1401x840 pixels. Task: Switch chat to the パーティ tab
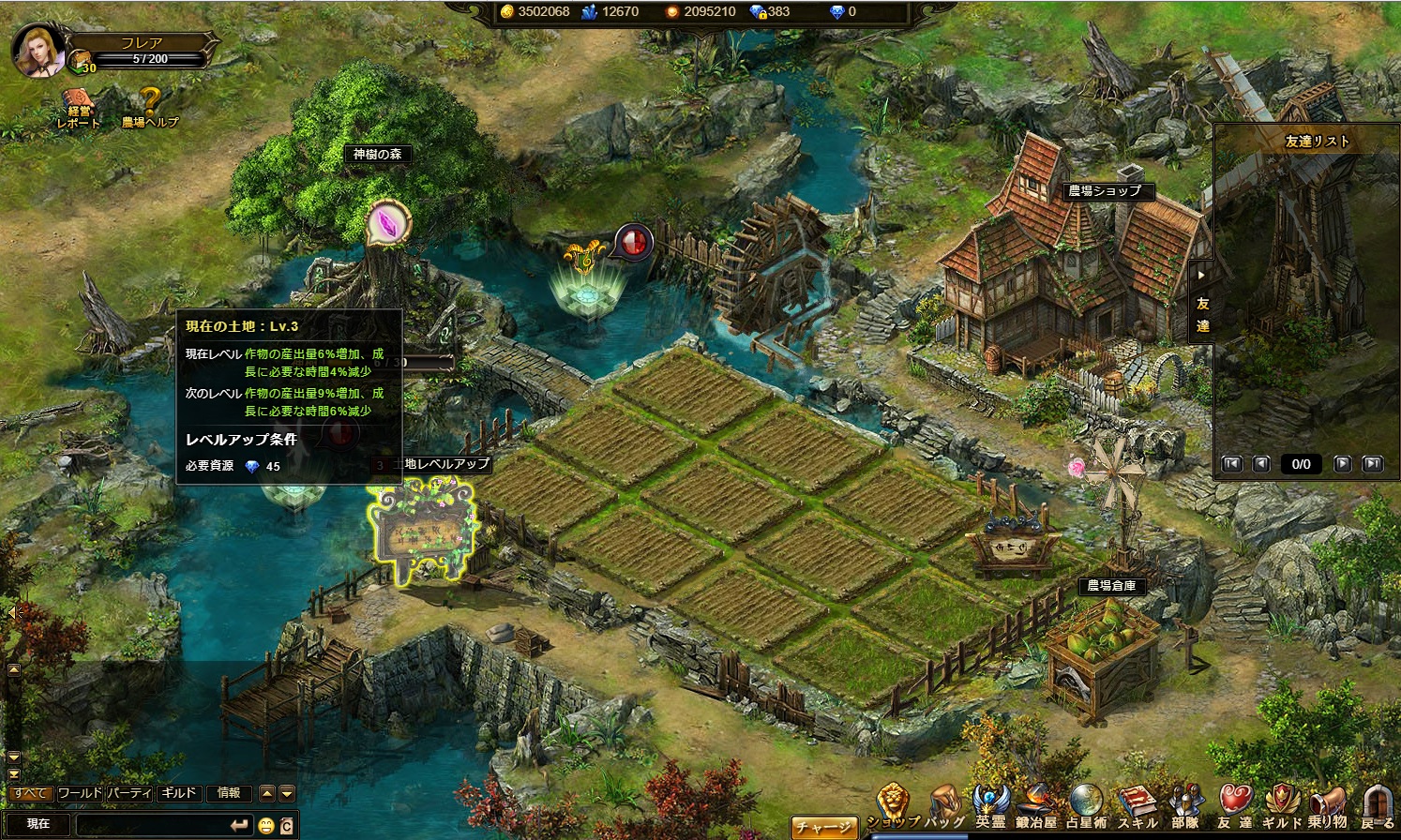point(128,793)
